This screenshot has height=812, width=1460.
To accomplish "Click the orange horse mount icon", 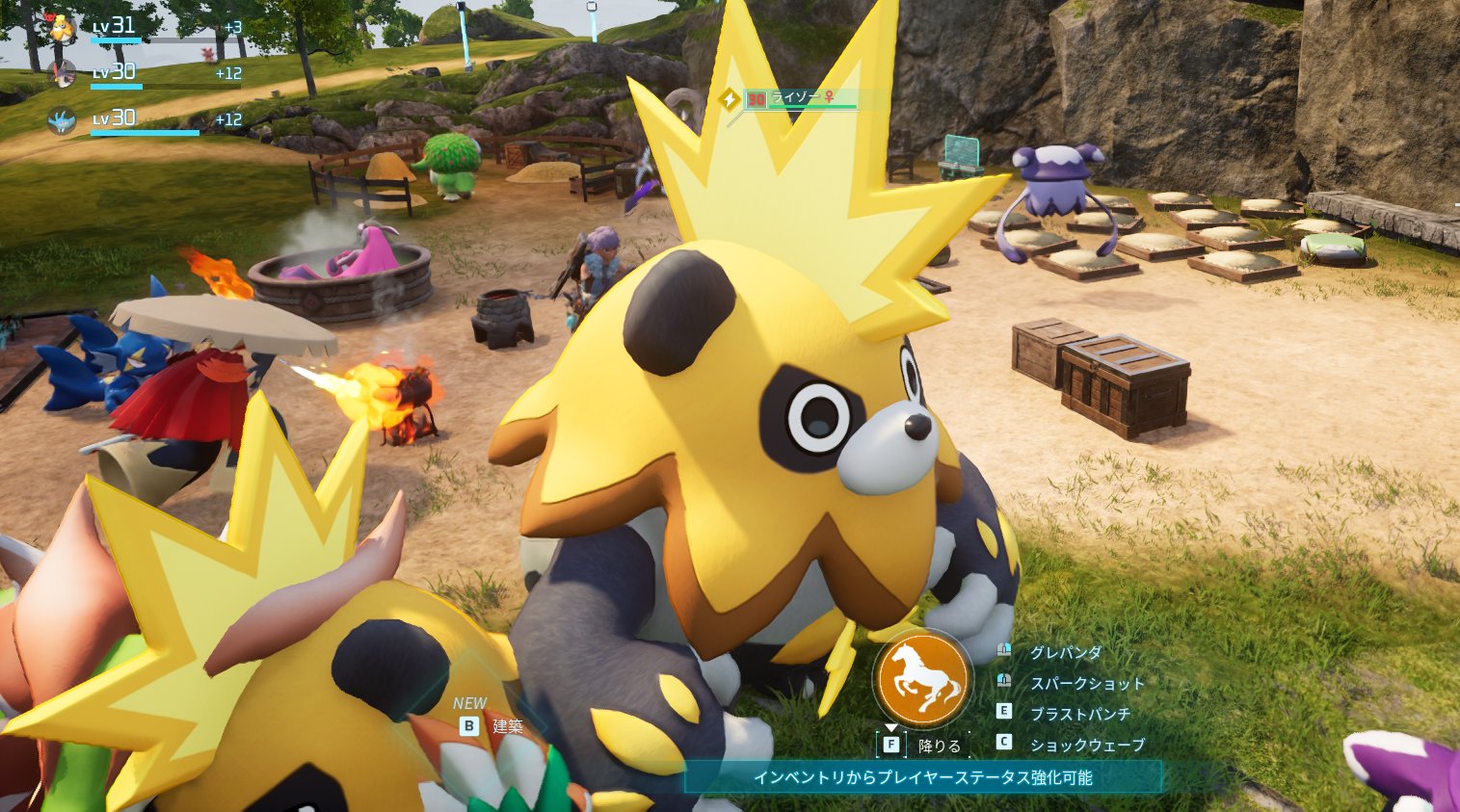I will click(922, 678).
